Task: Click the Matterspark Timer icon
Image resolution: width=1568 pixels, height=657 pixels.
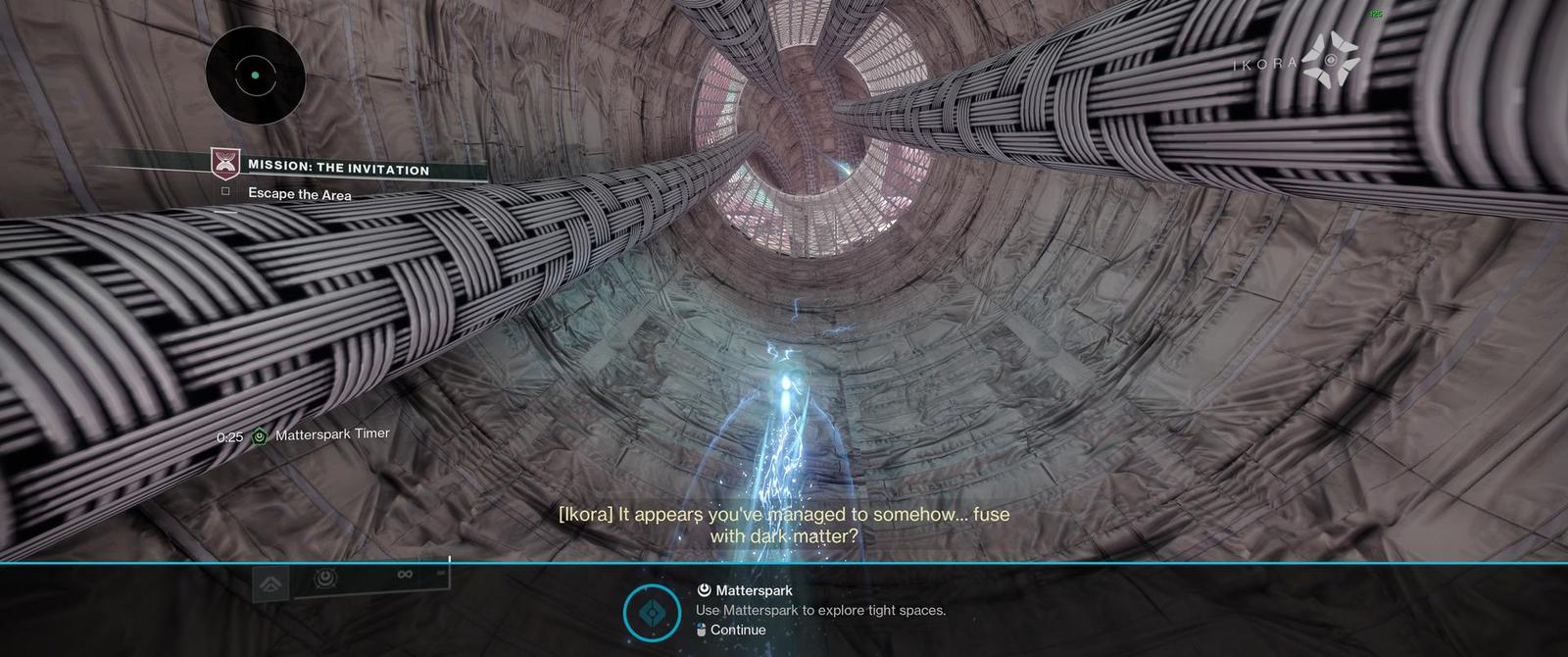Action: pos(259,436)
